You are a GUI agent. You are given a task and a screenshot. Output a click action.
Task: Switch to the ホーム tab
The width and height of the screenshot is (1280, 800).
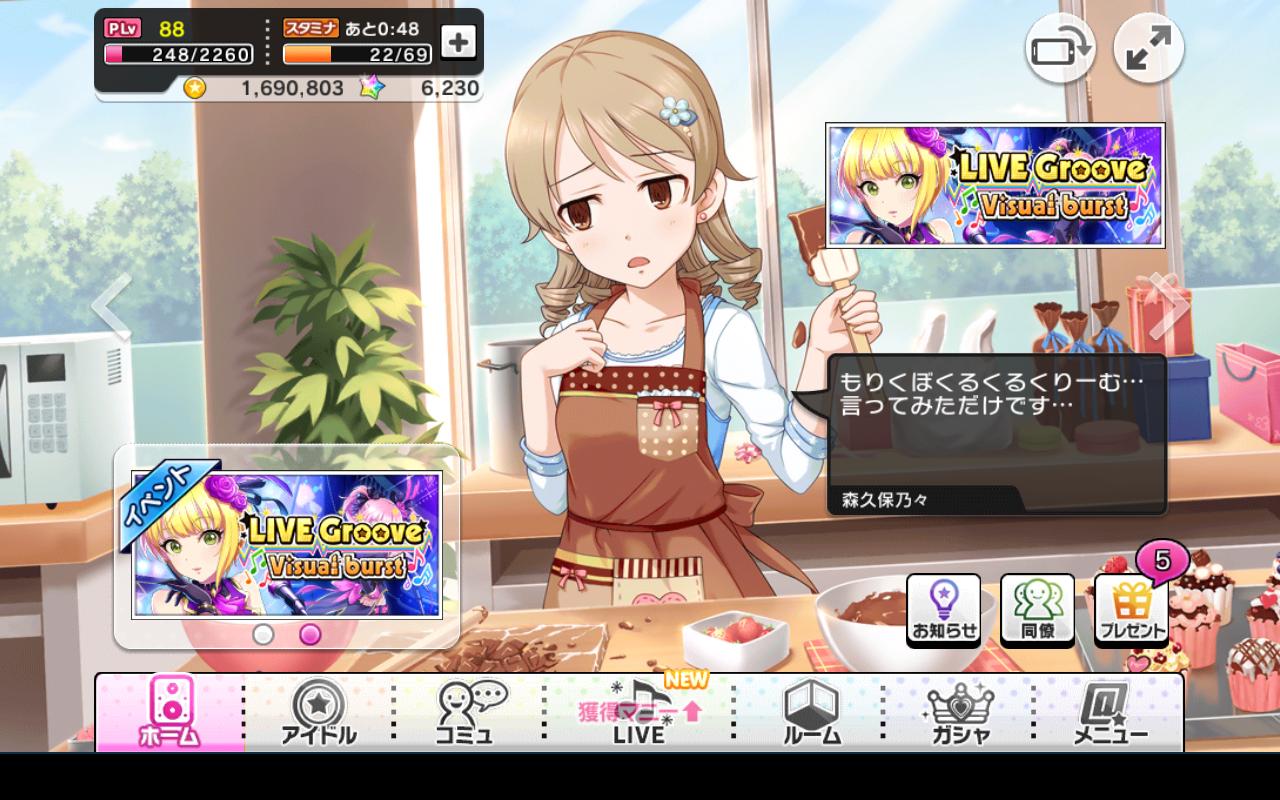(x=172, y=712)
